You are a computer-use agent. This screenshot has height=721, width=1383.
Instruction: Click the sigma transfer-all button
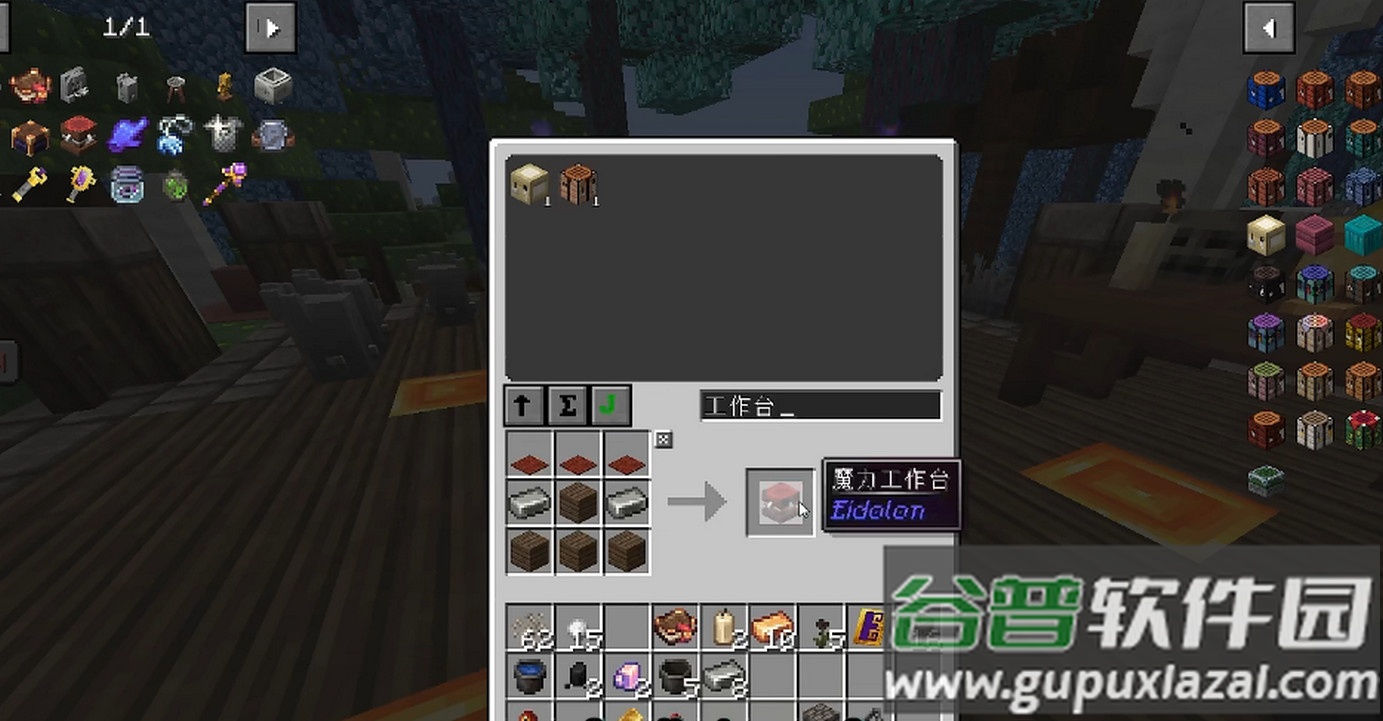point(567,406)
